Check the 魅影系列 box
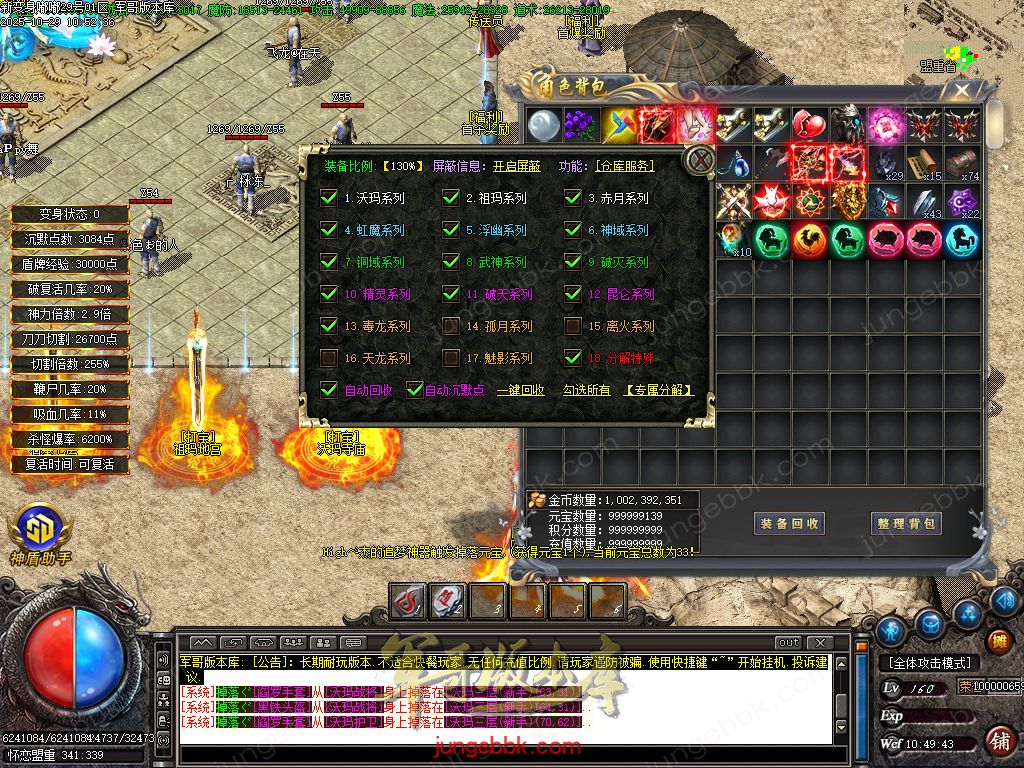 pos(451,358)
